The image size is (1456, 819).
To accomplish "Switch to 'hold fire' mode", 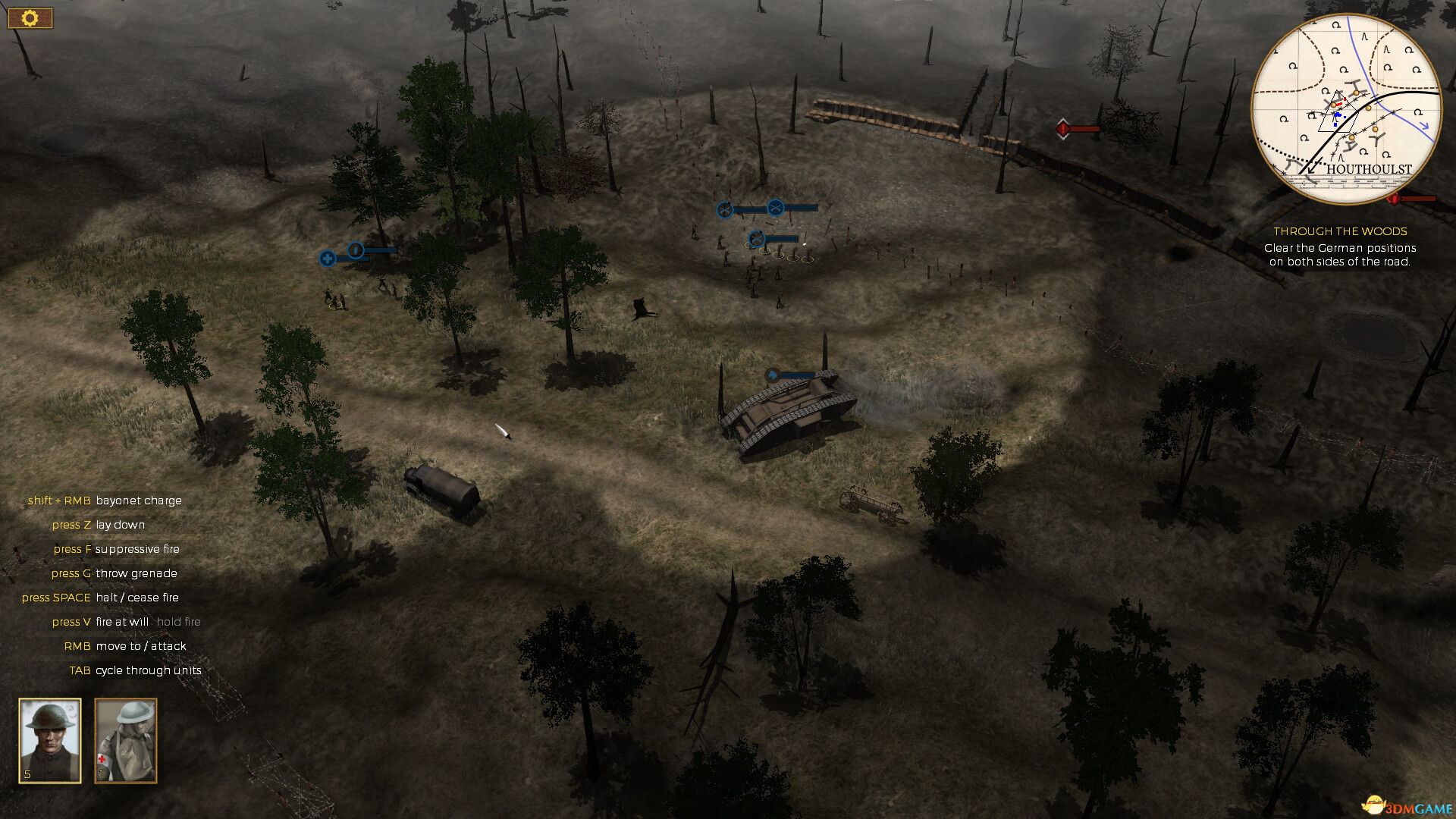I will (178, 622).
